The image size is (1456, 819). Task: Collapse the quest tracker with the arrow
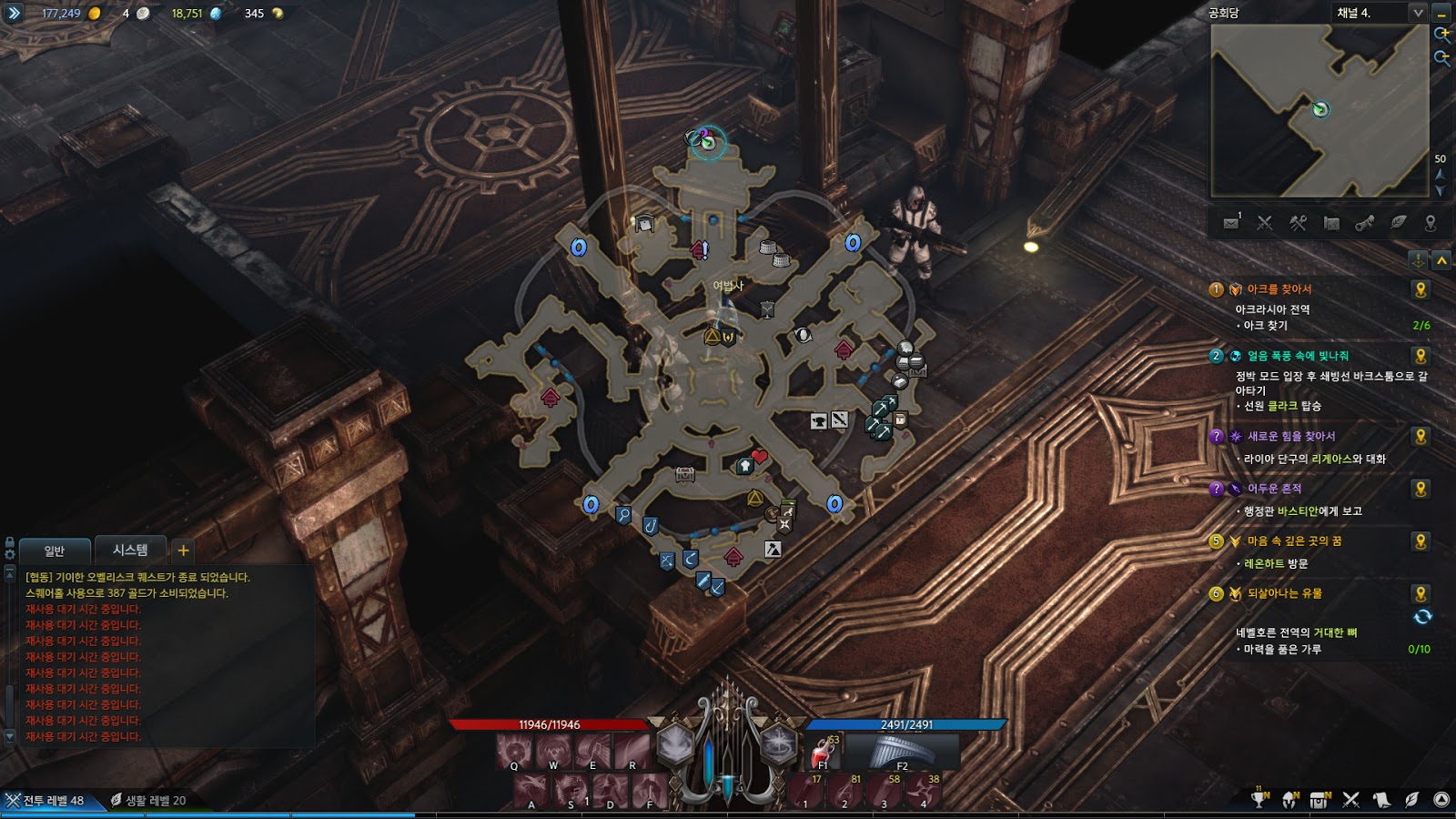(x=1441, y=261)
